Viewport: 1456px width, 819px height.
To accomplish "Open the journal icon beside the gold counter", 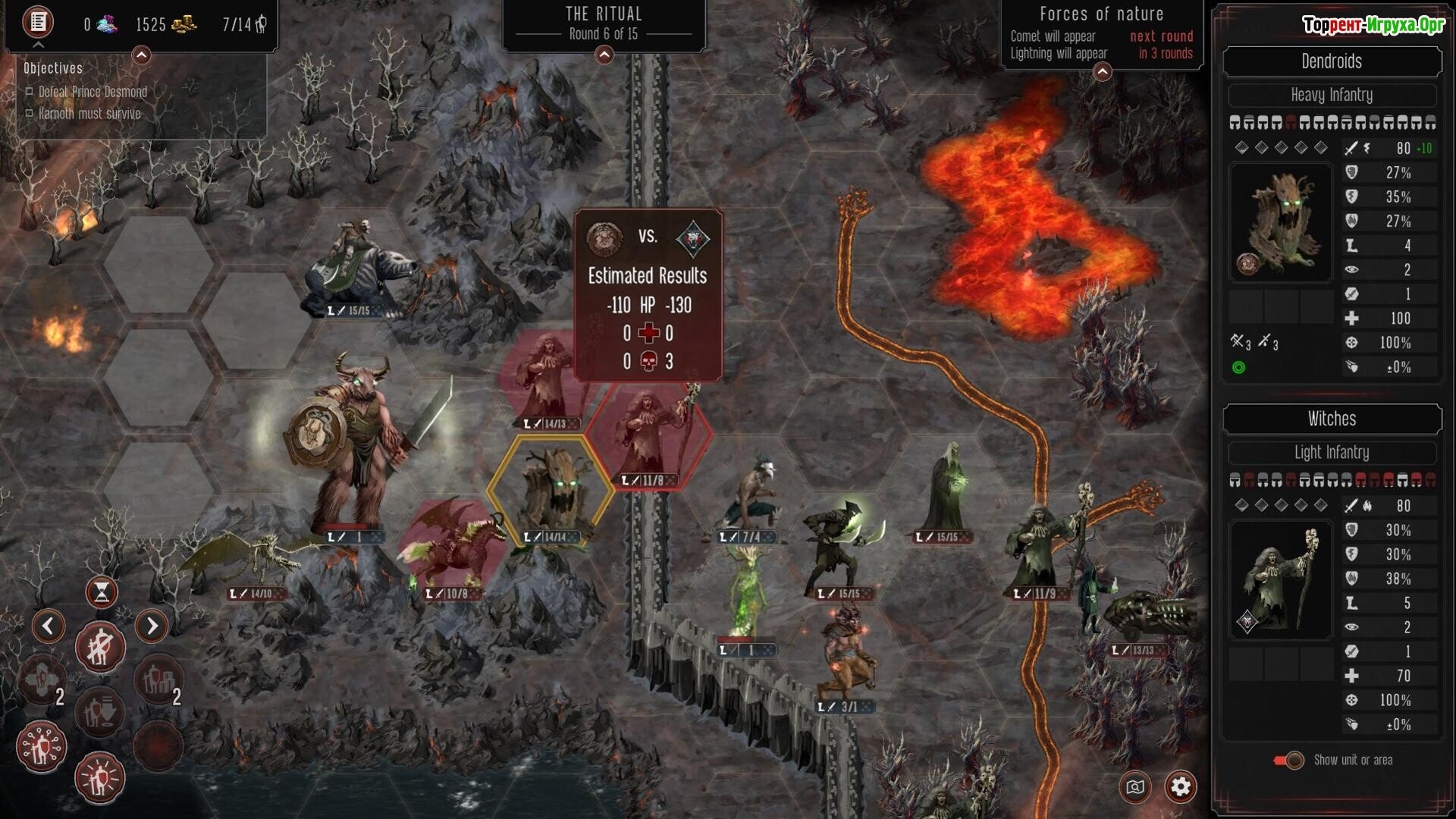I will pyautogui.click(x=37, y=22).
